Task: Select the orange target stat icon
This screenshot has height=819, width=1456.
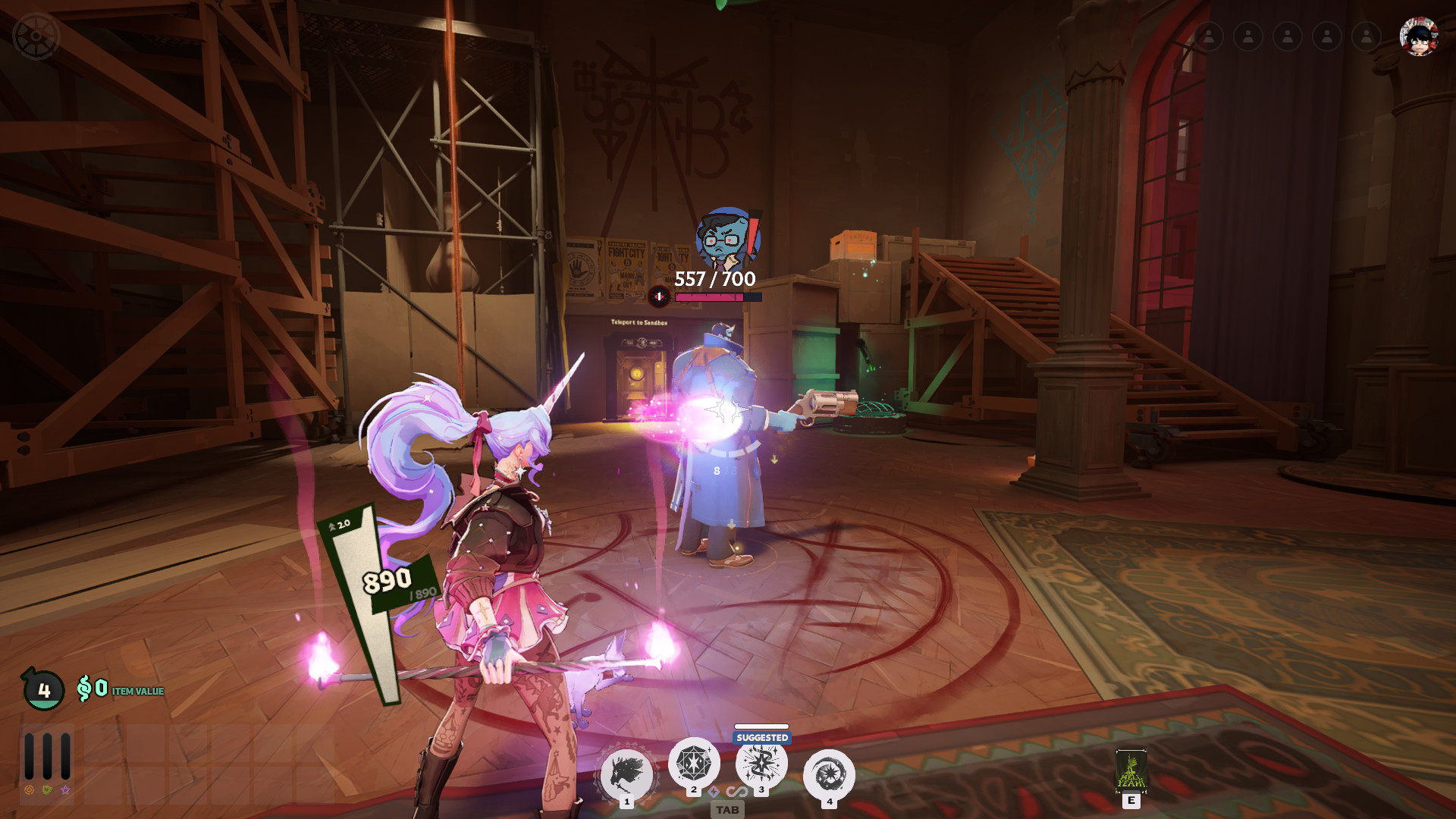Action: point(29,790)
